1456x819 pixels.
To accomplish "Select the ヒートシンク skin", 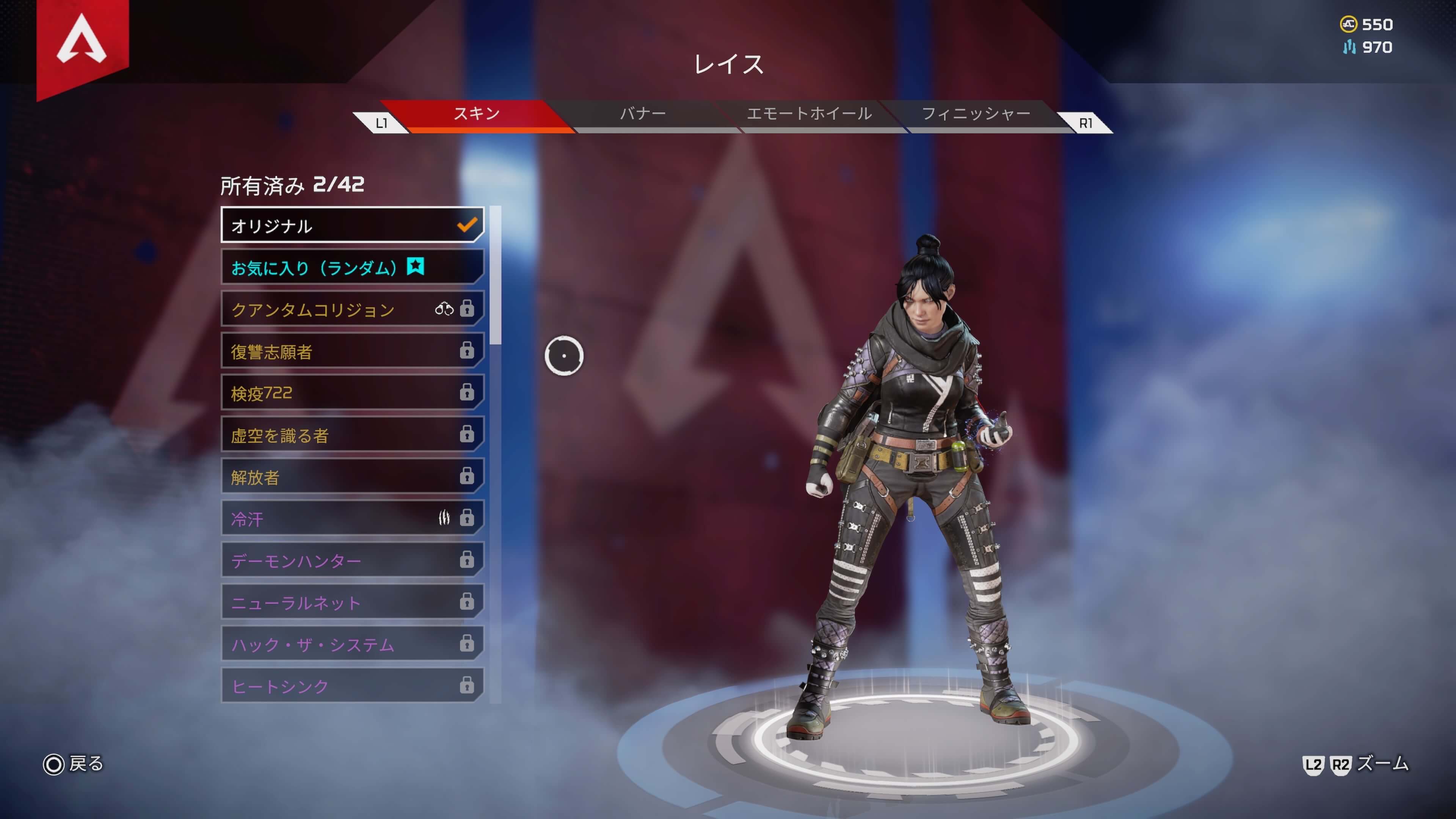I will click(x=351, y=686).
